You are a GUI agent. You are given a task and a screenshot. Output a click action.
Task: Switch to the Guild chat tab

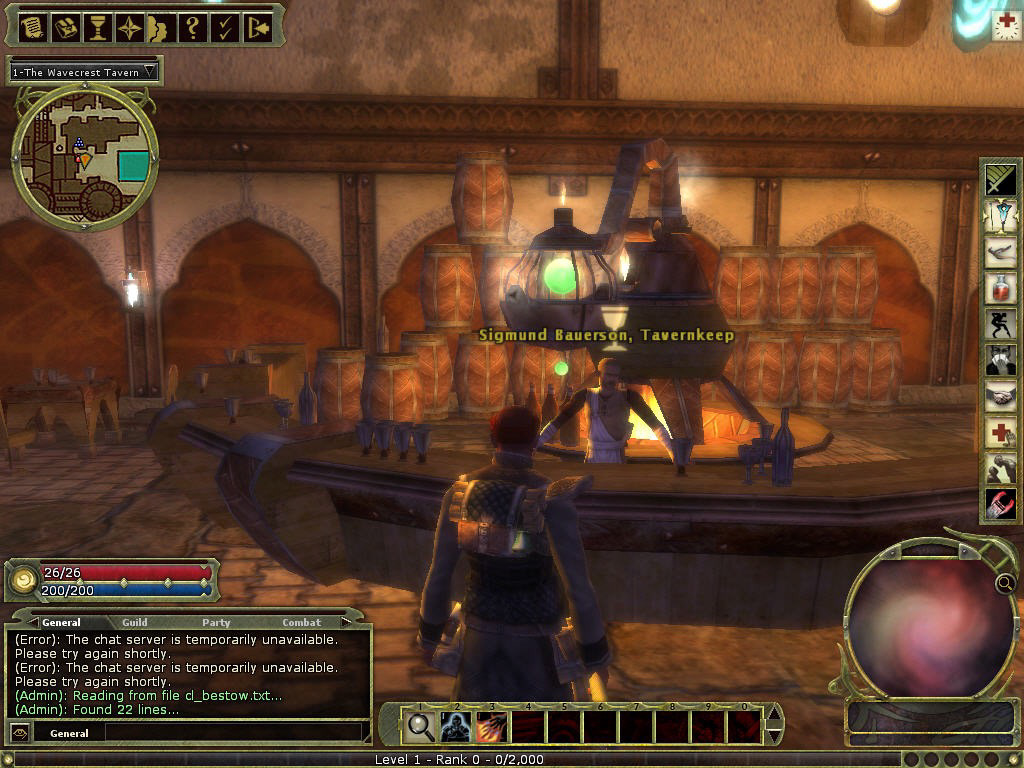[x=135, y=622]
